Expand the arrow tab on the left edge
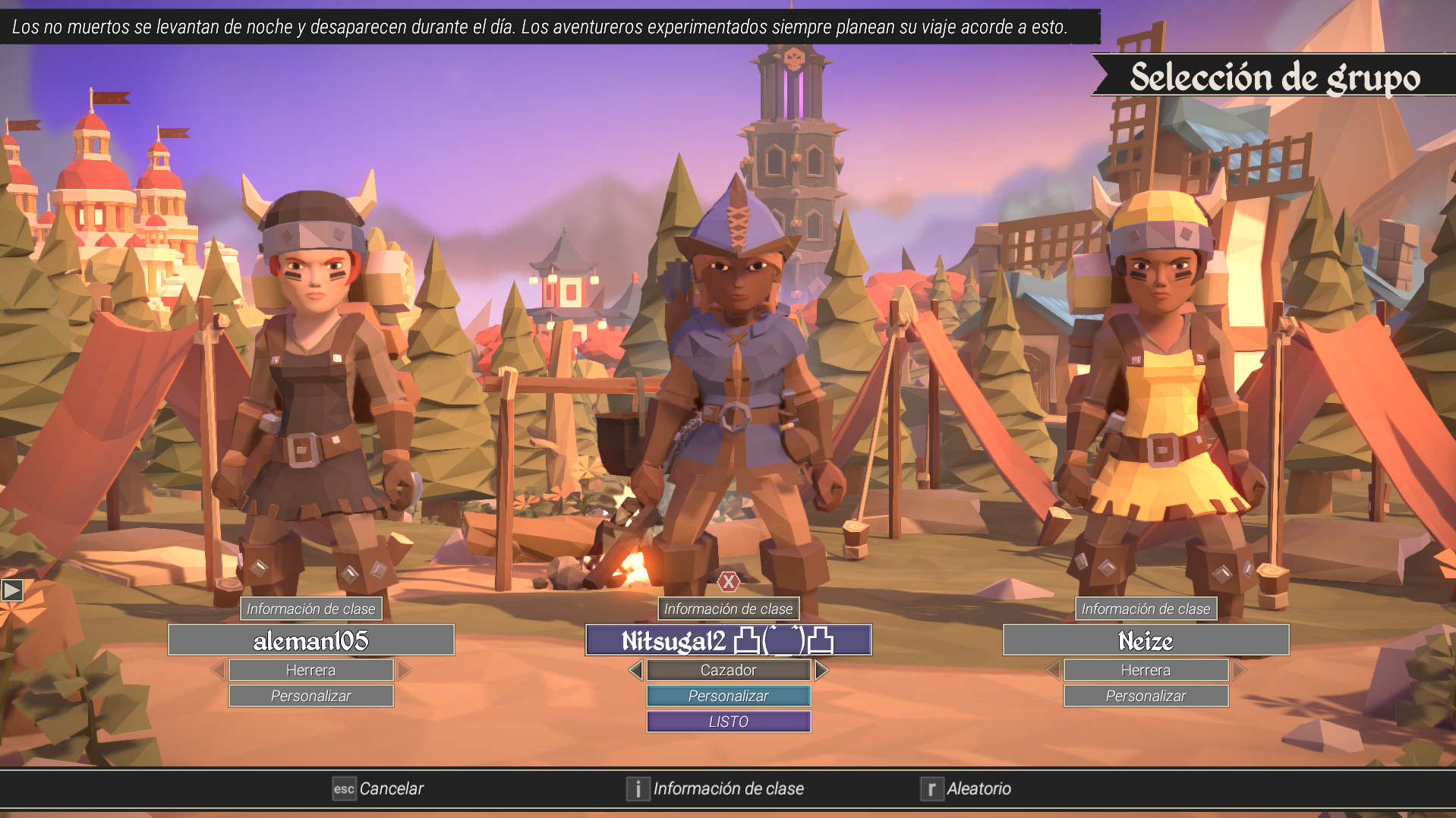Image resolution: width=1456 pixels, height=818 pixels. click(x=11, y=590)
